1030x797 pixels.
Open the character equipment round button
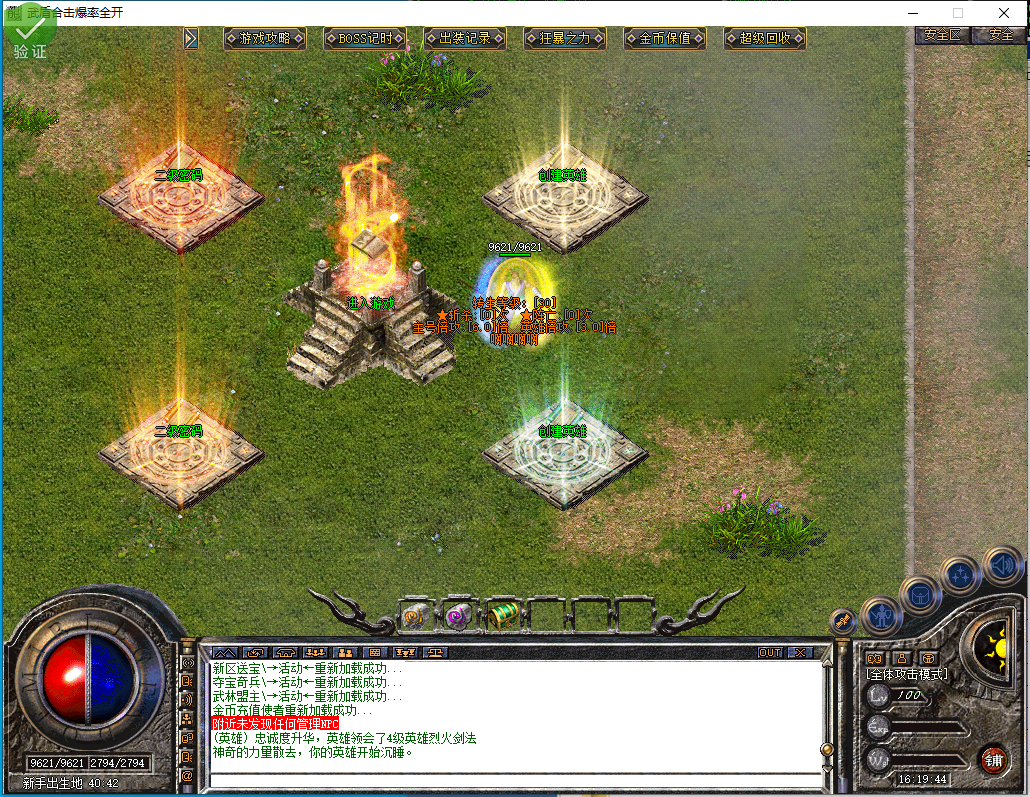coord(881,616)
